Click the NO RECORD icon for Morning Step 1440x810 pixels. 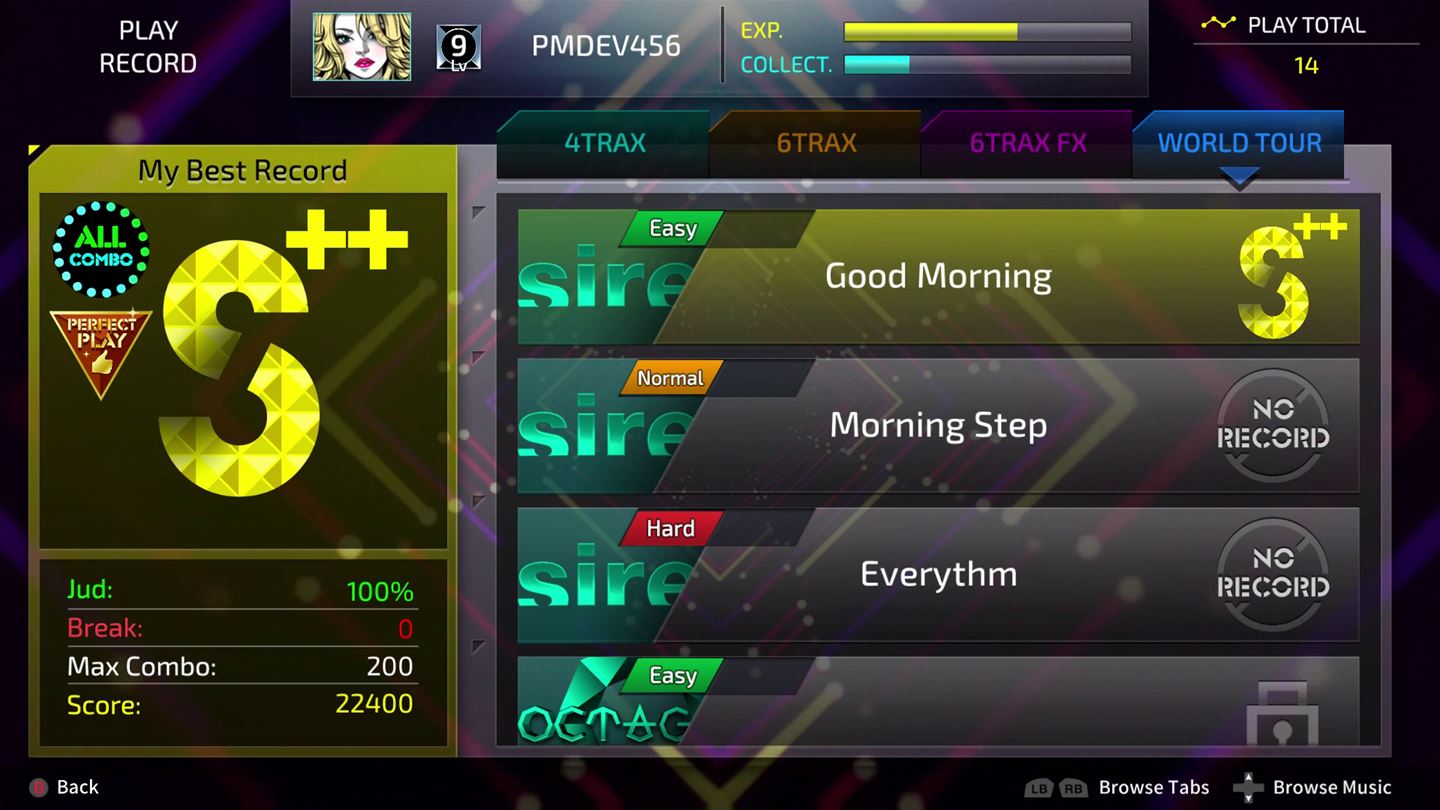pos(1273,424)
